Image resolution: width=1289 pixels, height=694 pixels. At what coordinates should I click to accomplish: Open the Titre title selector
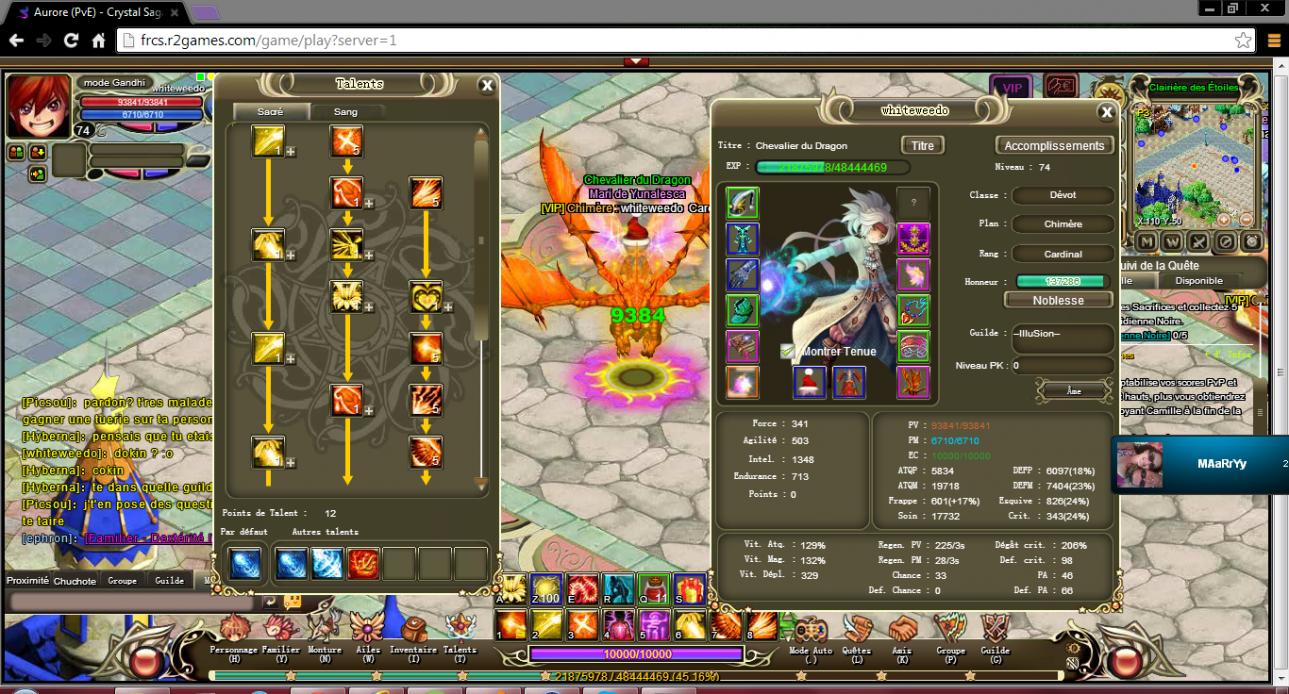[922, 146]
